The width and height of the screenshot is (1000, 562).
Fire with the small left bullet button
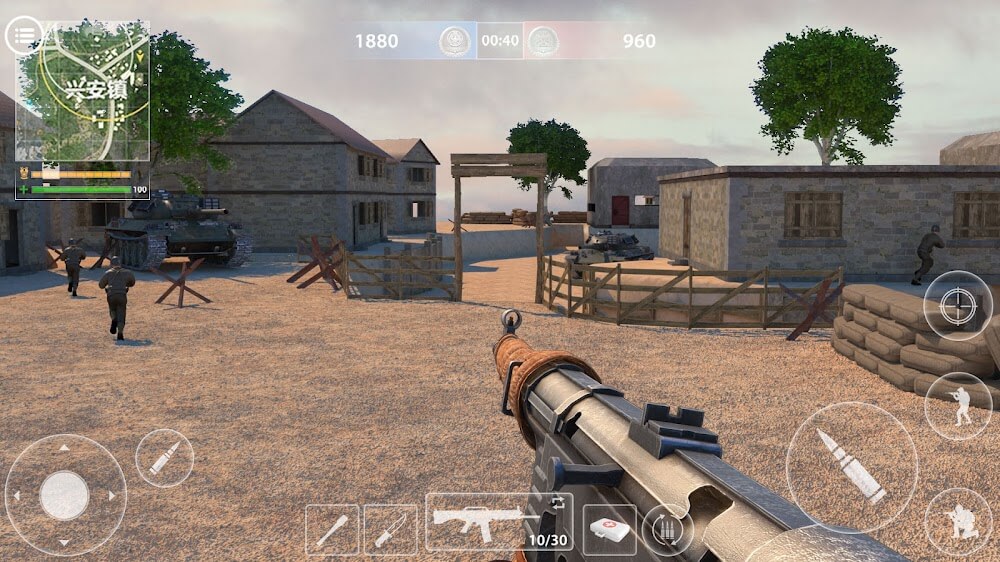click(x=164, y=458)
